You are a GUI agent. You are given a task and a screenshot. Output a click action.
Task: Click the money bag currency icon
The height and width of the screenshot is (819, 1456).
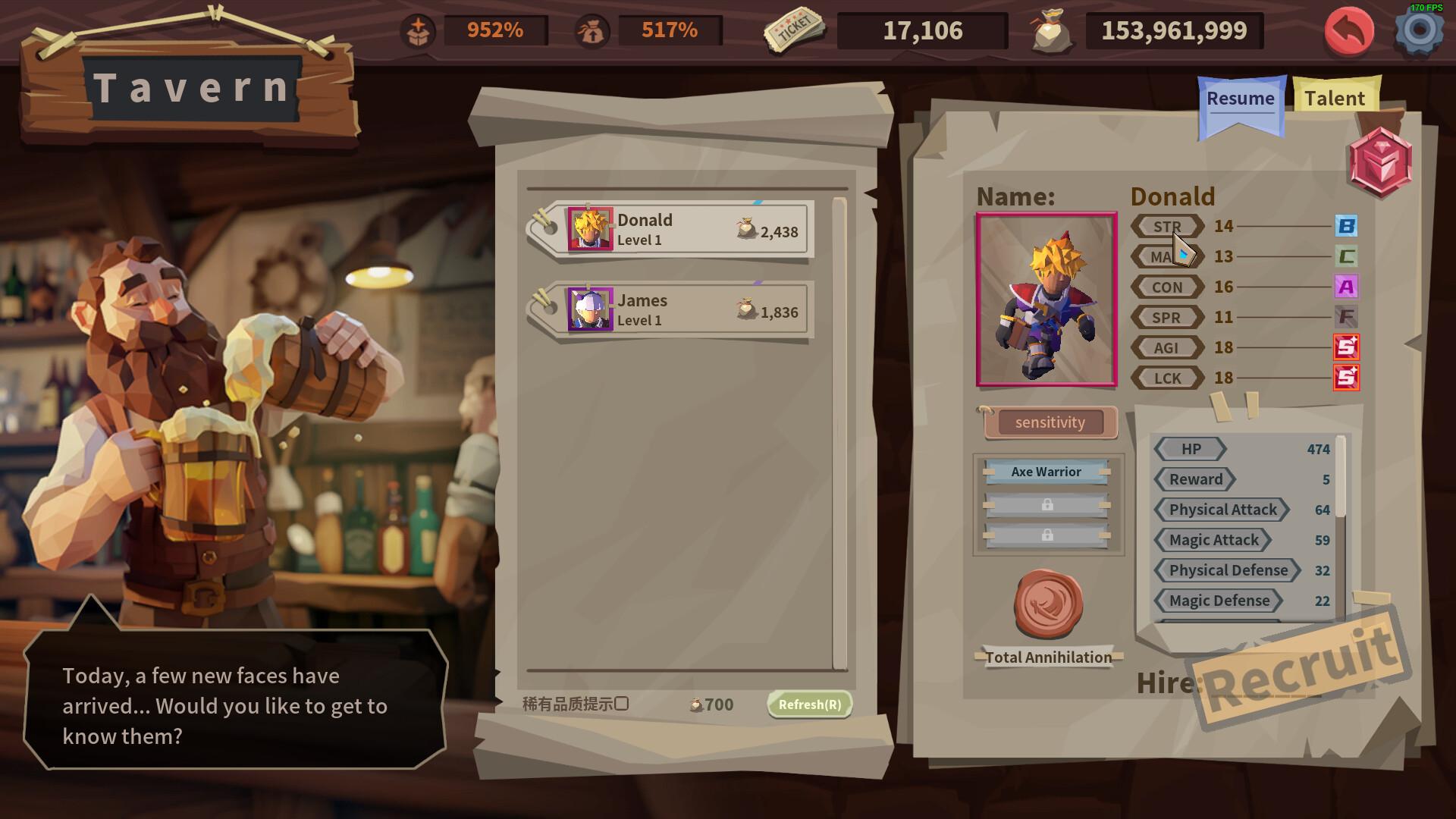pos(1050,30)
